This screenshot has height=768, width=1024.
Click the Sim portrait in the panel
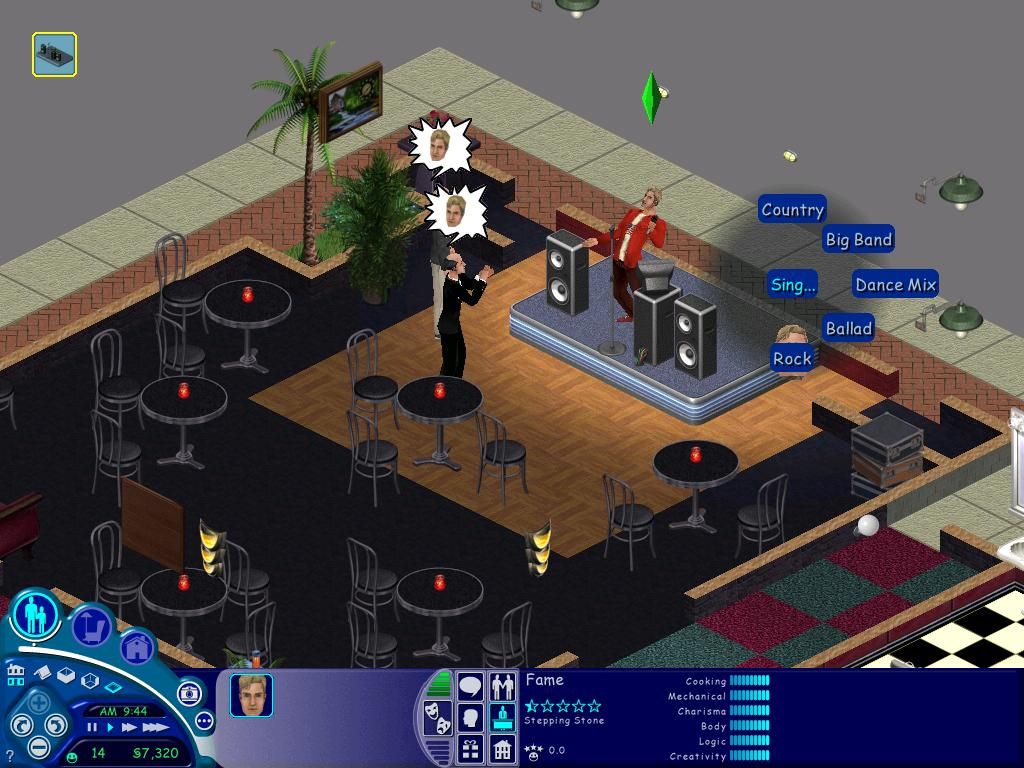251,695
